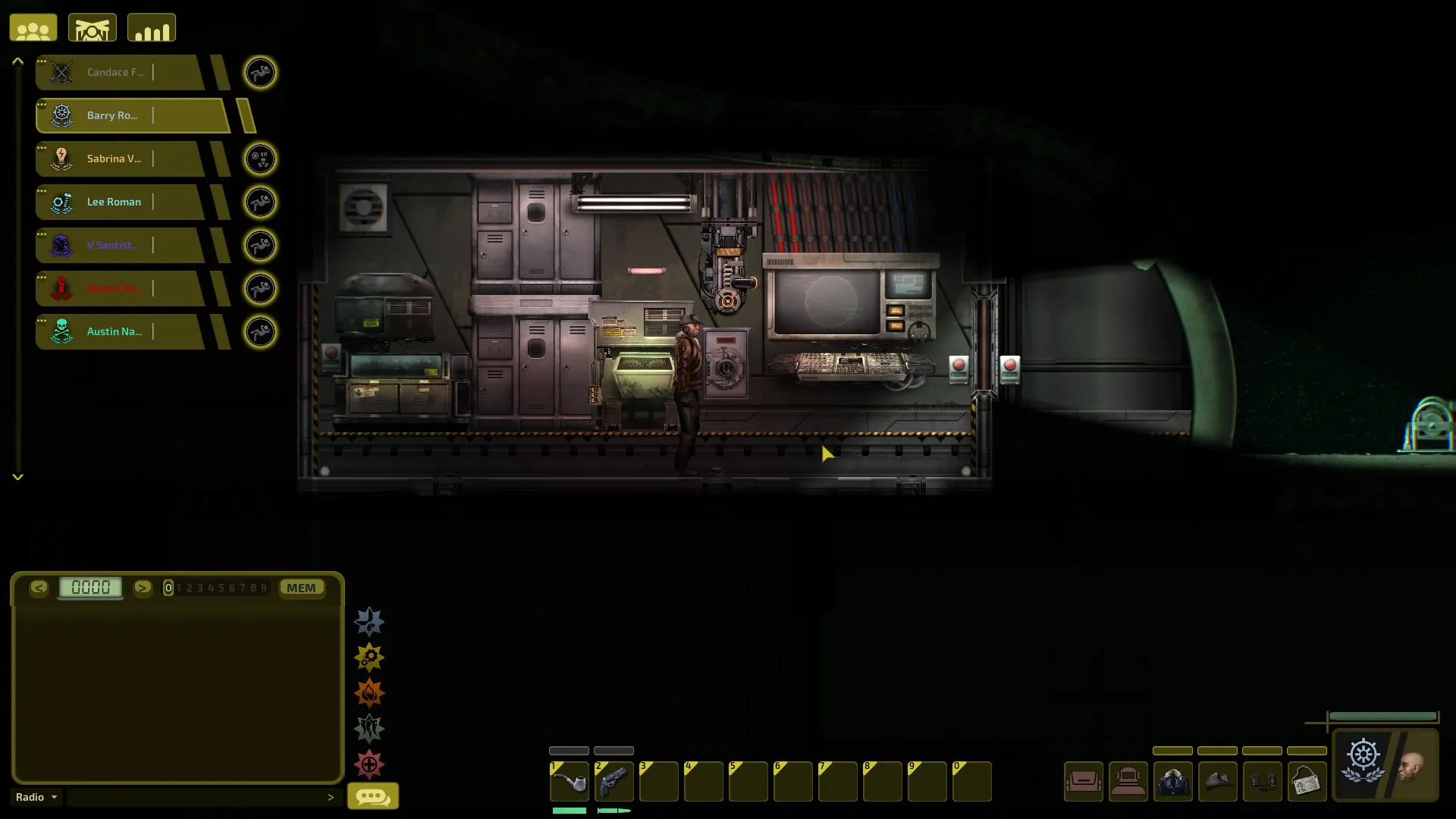Select the revolver in hotbar slot 2

pos(614,782)
